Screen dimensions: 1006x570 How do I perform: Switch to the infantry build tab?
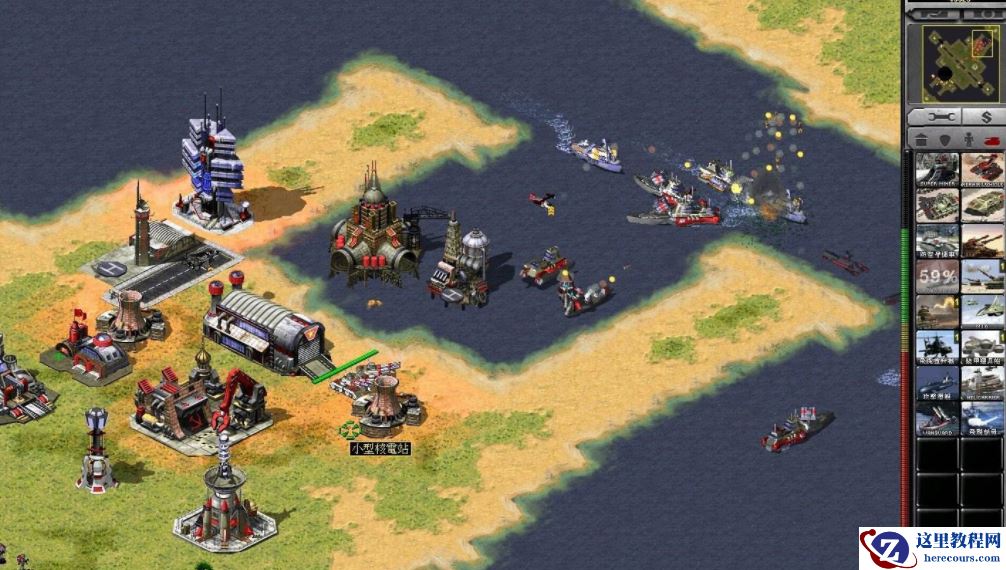click(x=967, y=141)
